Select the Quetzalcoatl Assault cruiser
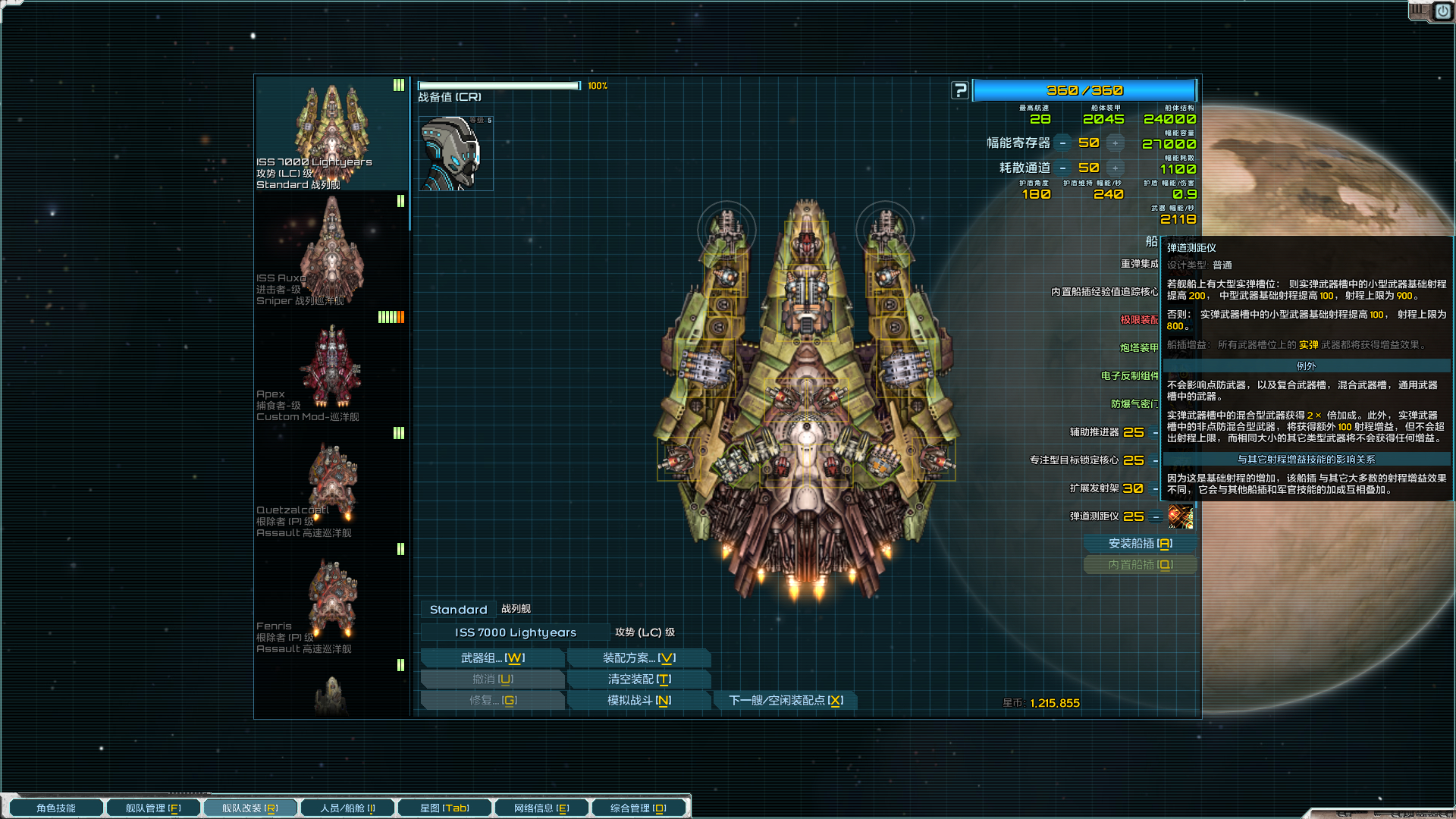The width and height of the screenshot is (1456, 819). (x=331, y=484)
